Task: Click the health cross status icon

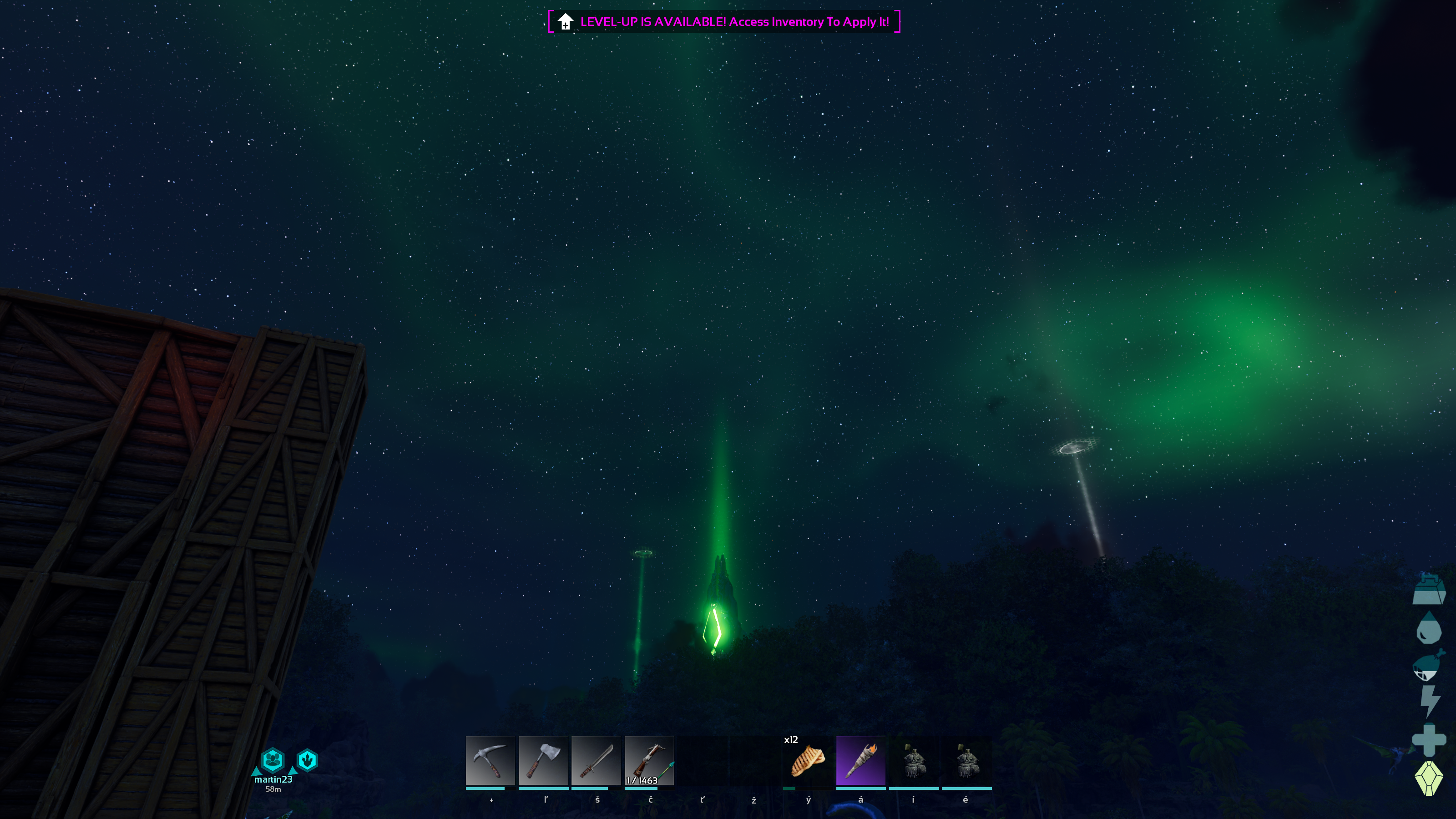Action: pos(1429,739)
